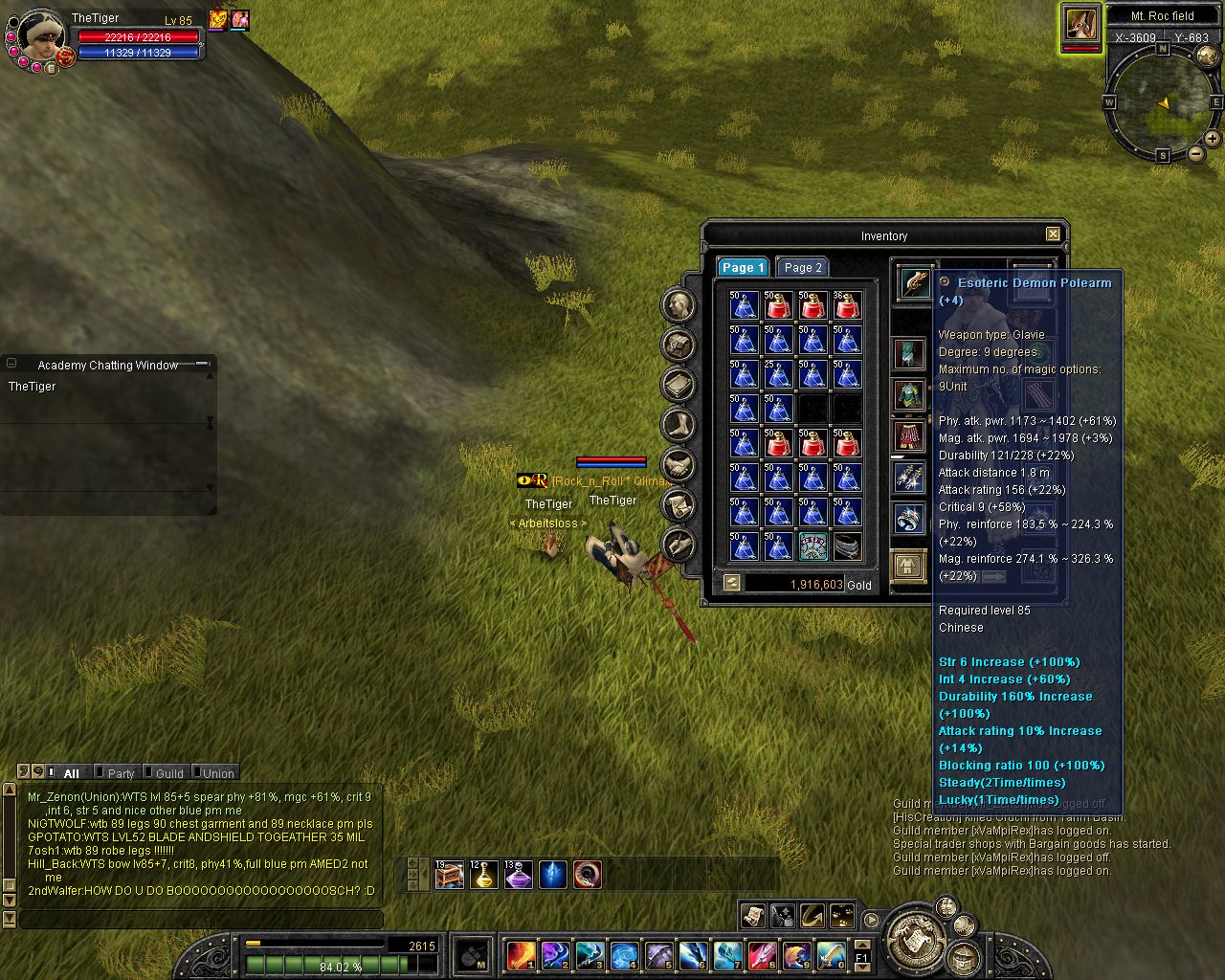The image size is (1225, 980).
Task: Select the Page 1 inventory tab
Action: pos(742,268)
